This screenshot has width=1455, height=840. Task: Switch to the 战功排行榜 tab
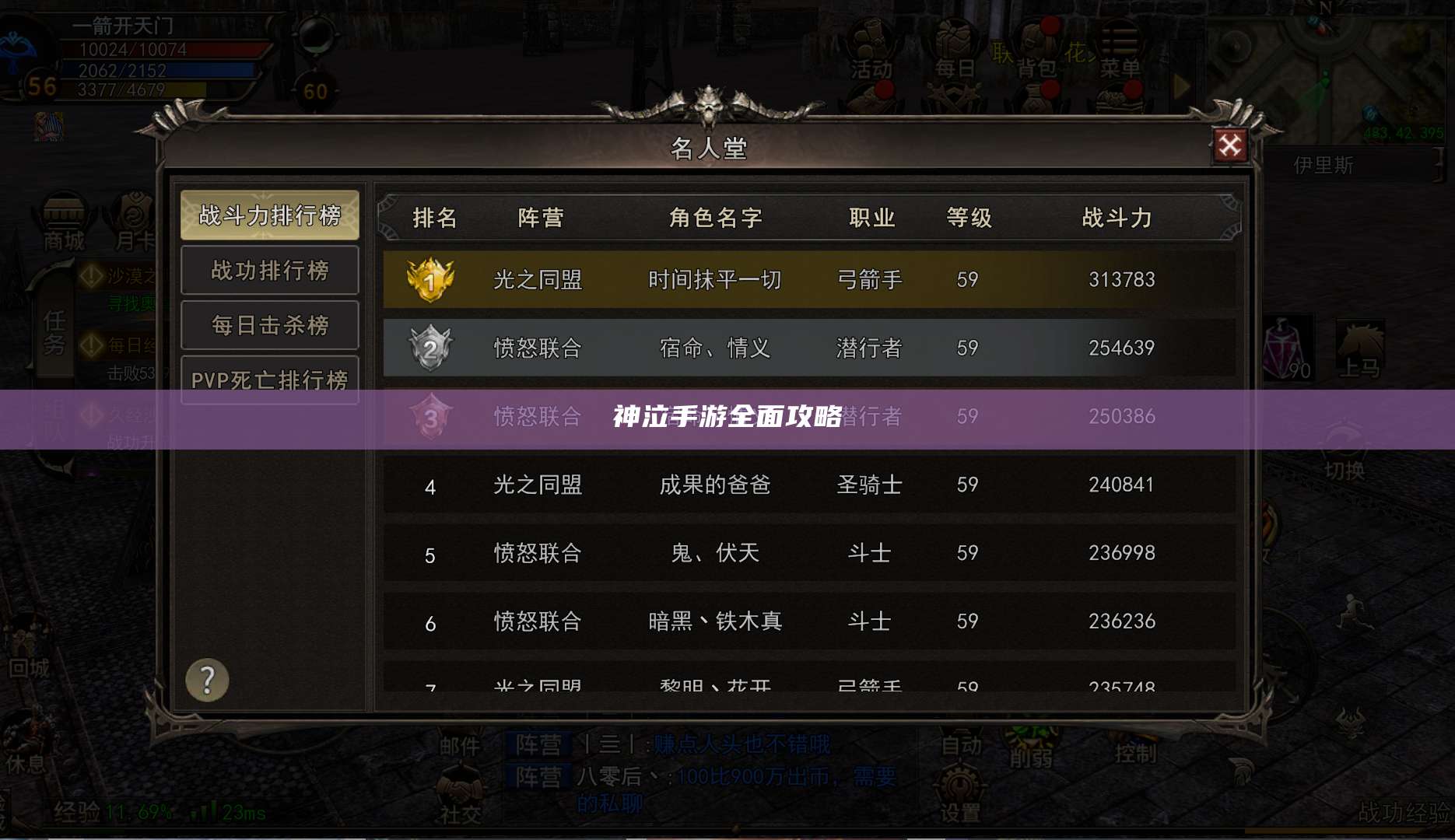(269, 270)
